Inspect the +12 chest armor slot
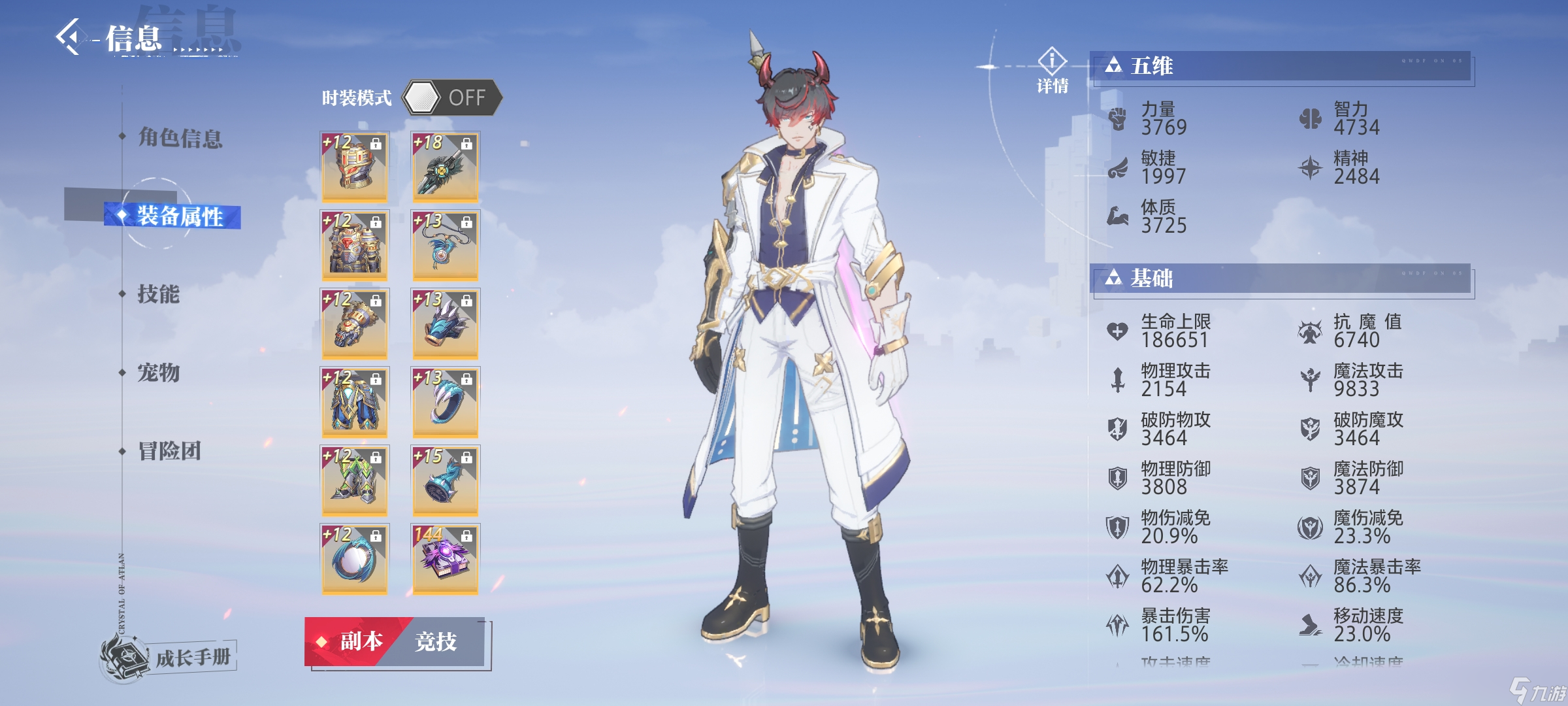The width and height of the screenshot is (1568, 706). [354, 244]
